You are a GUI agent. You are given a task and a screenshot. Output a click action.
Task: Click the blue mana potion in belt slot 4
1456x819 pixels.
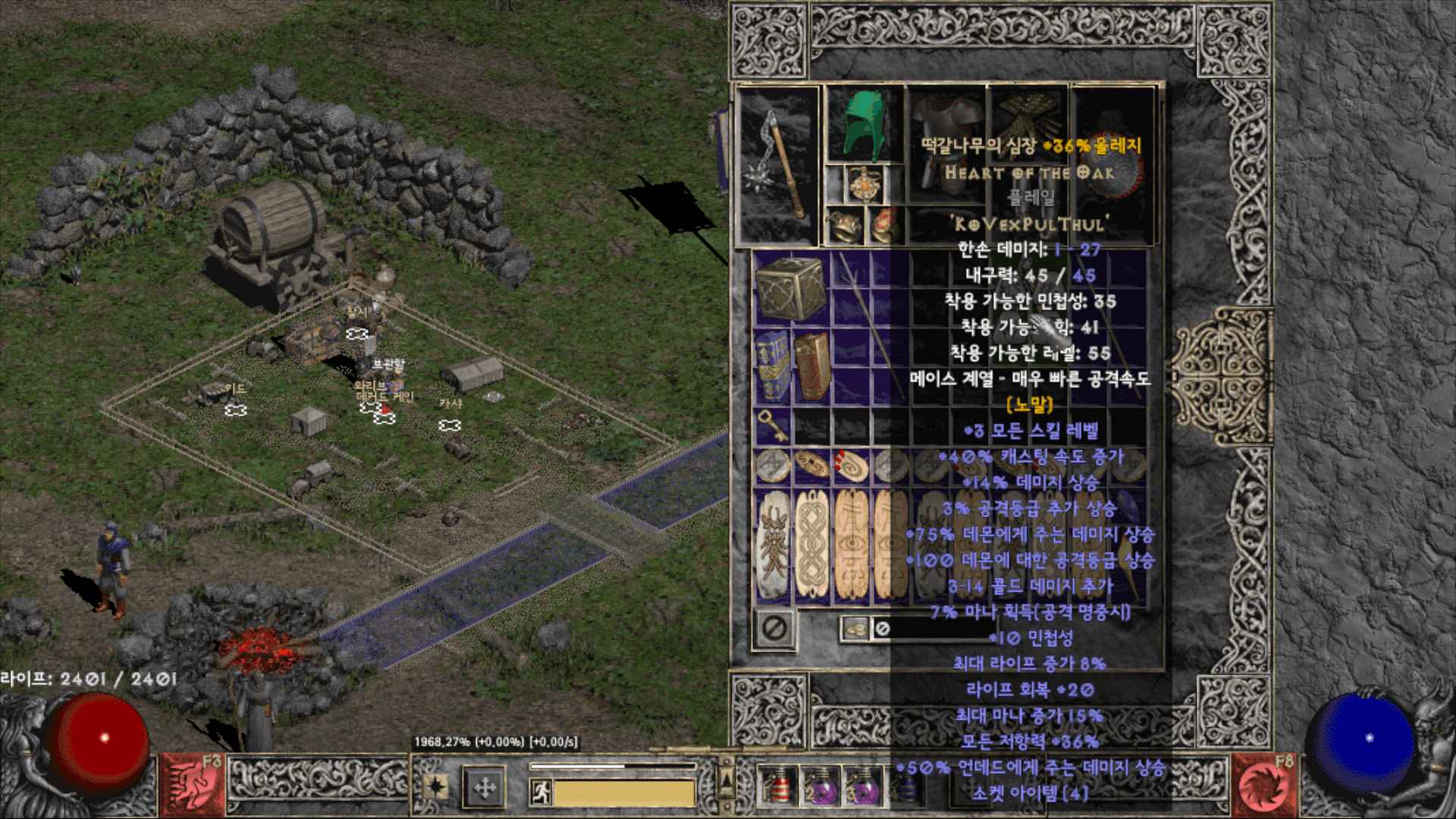908,789
